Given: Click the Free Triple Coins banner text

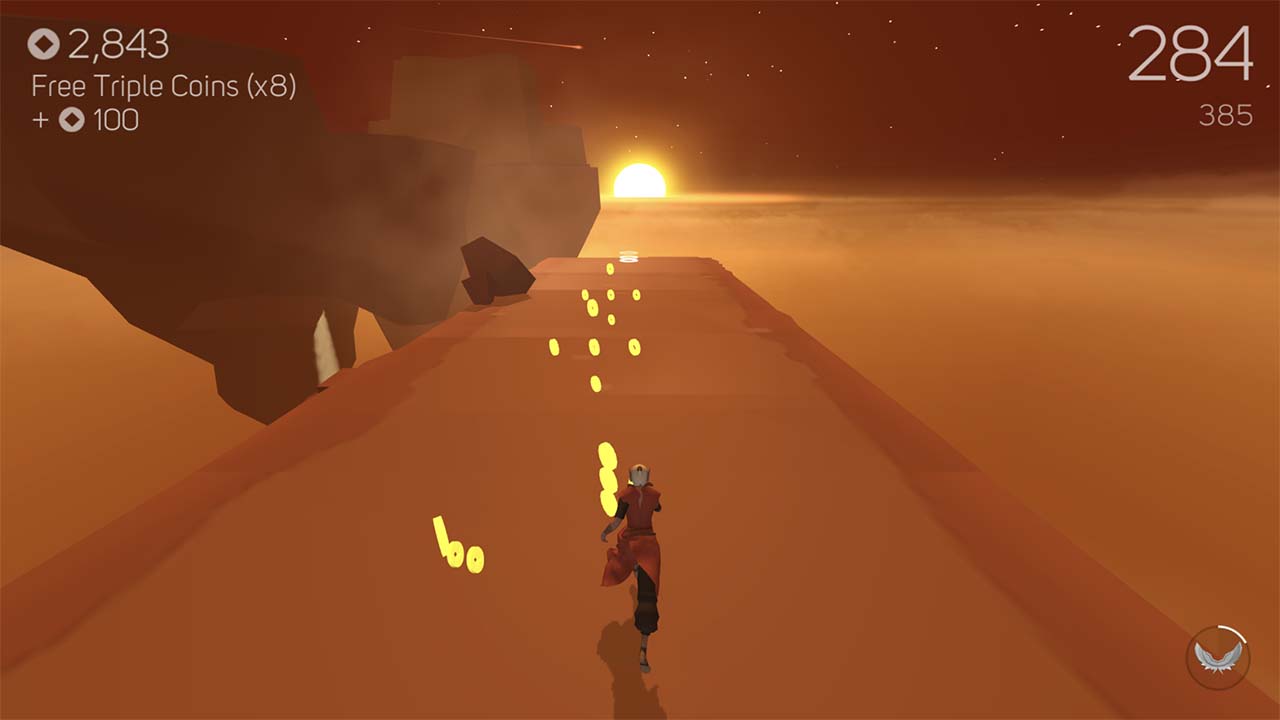Looking at the screenshot, I should (163, 87).
